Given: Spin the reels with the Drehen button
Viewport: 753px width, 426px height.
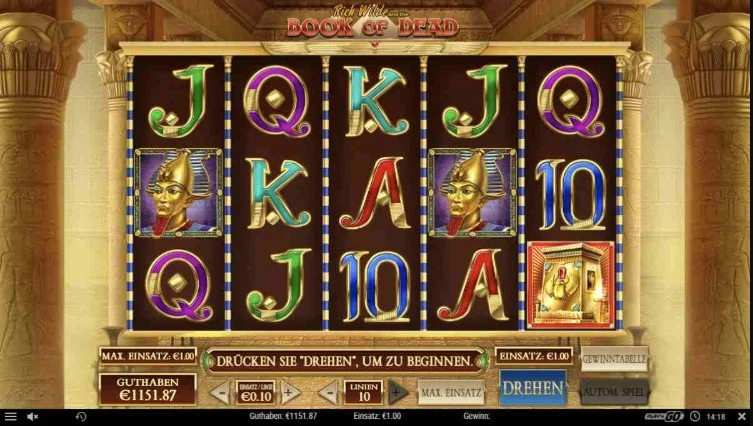Looking at the screenshot, I should tap(532, 388).
